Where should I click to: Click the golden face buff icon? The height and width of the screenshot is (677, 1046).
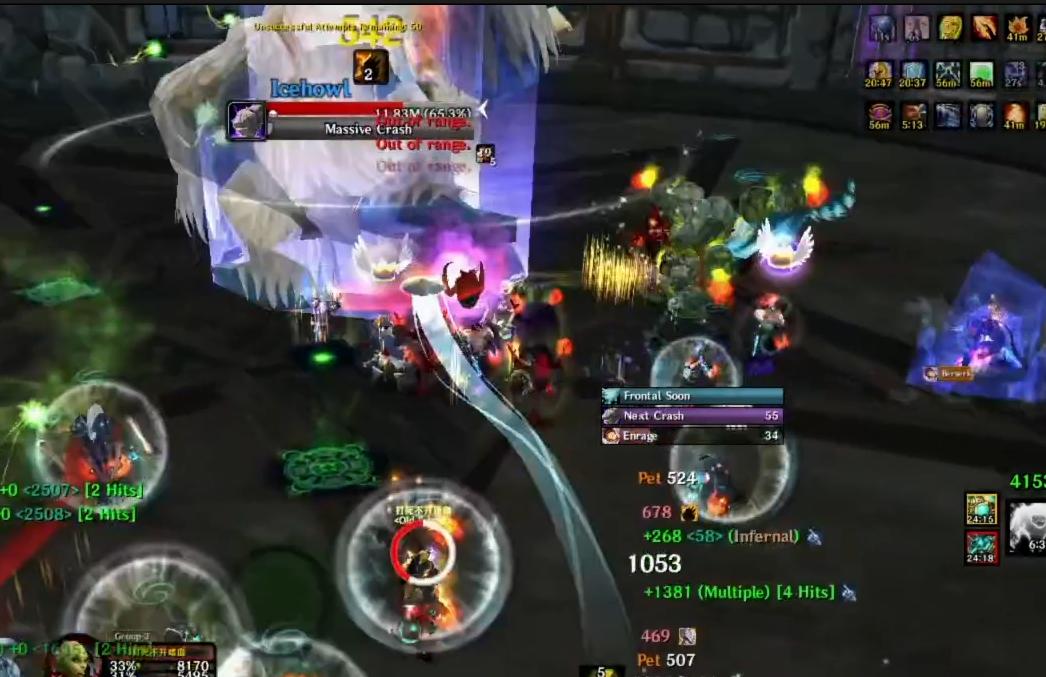coord(950,27)
